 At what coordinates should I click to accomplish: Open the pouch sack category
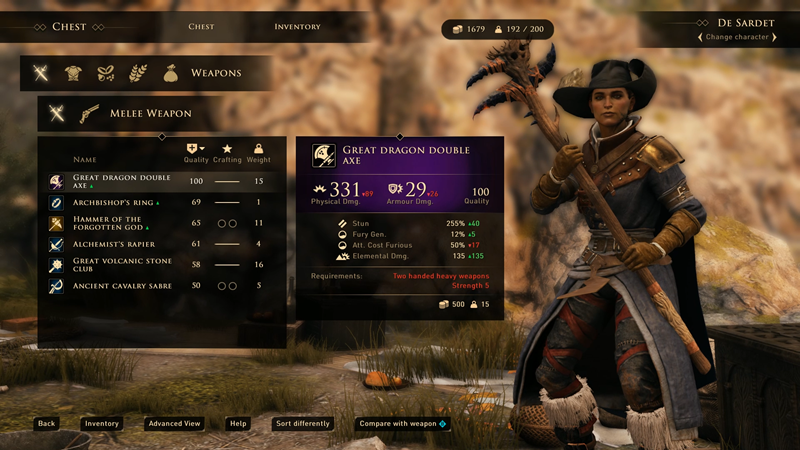(x=170, y=73)
